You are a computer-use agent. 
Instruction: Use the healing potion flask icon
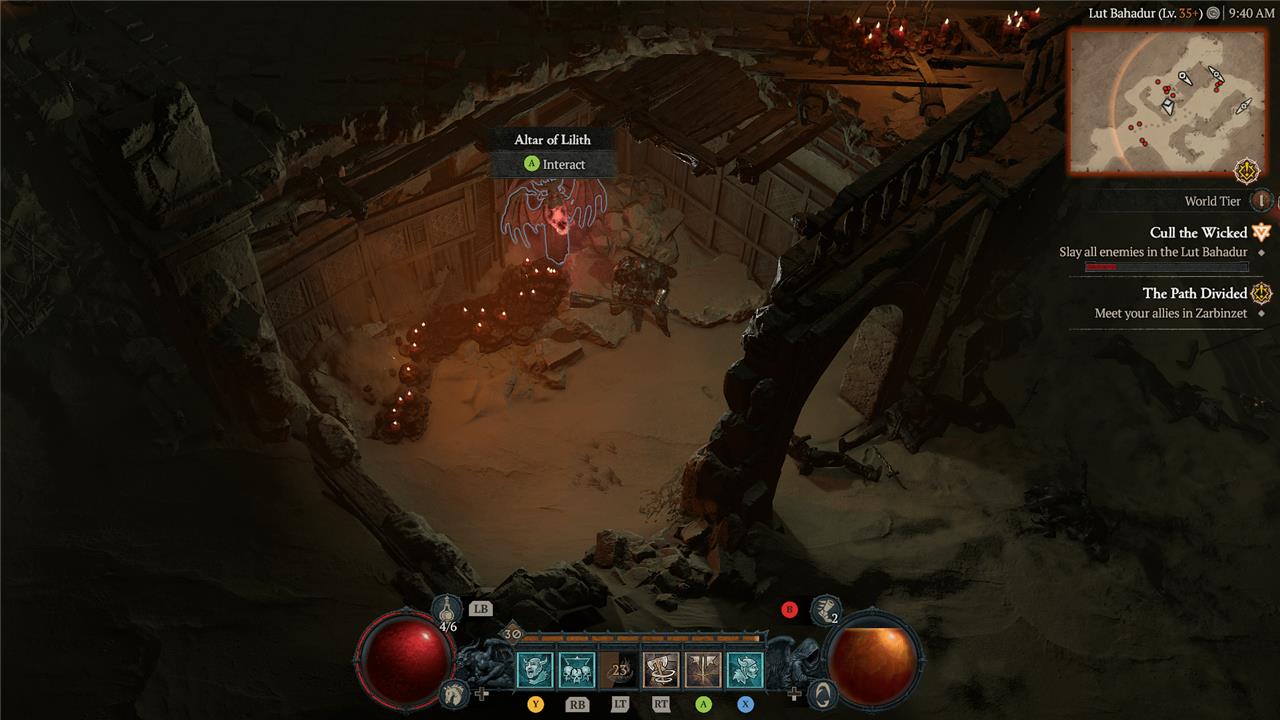tap(447, 608)
